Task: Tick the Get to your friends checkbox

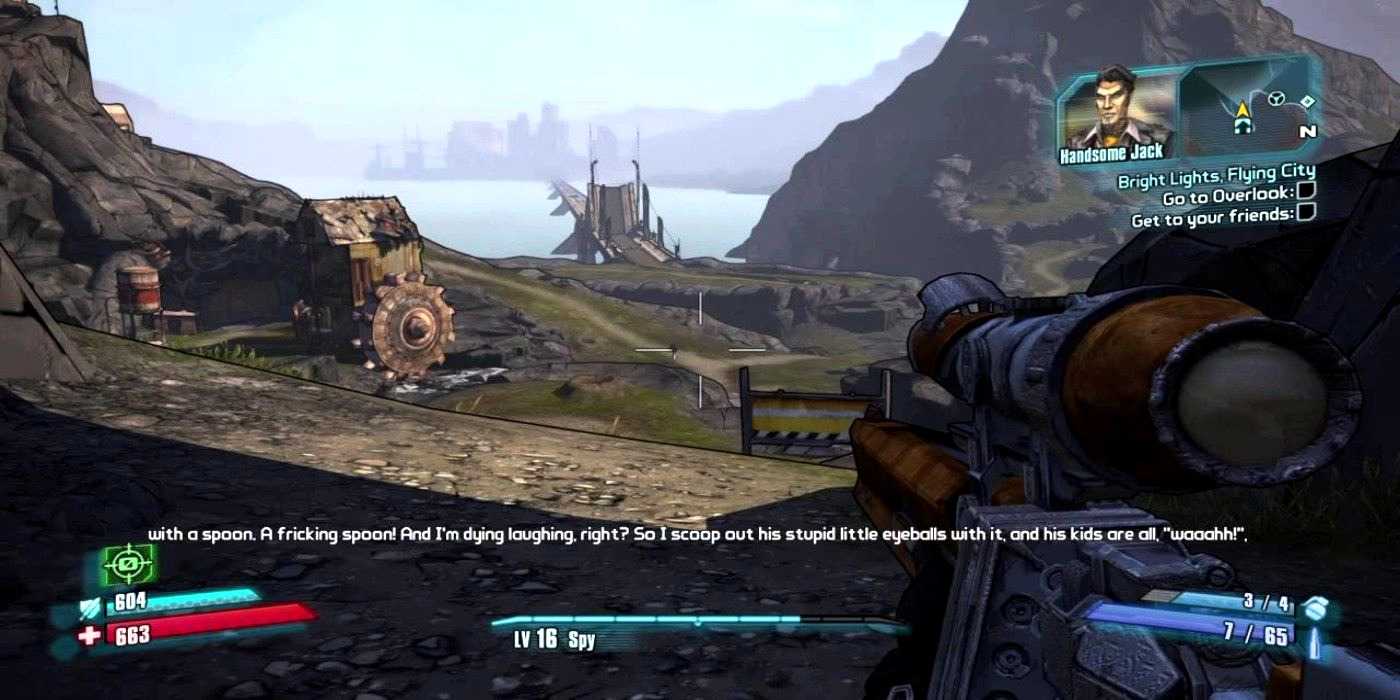Action: (1306, 212)
